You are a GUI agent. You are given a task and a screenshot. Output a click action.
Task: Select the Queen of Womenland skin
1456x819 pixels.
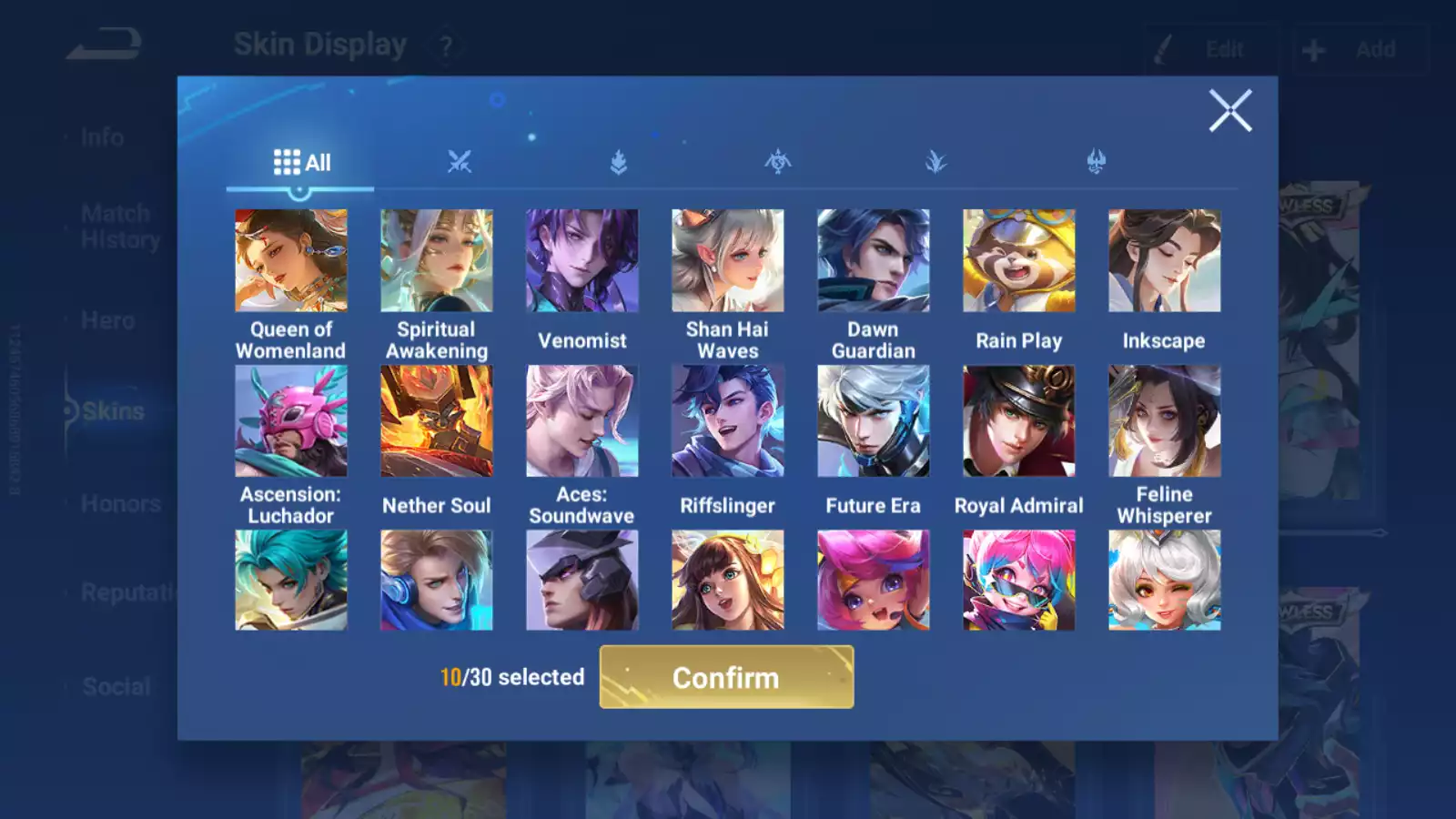coord(291,261)
